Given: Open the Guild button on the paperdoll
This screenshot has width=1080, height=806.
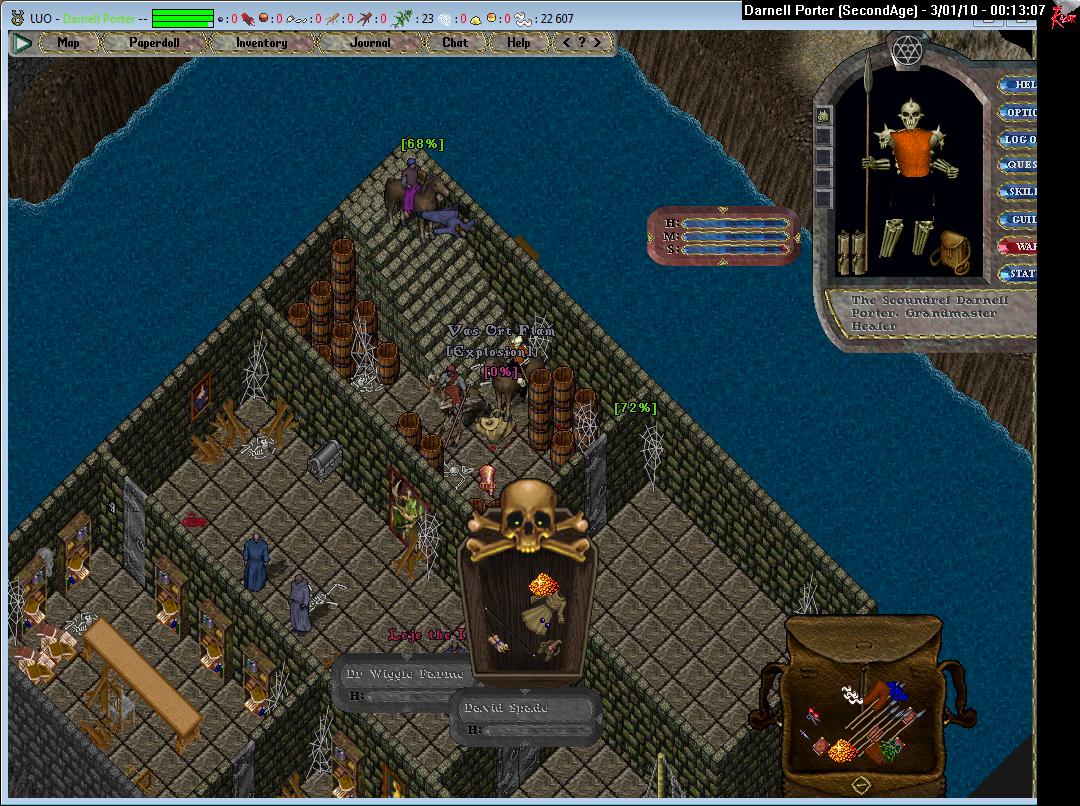Looking at the screenshot, I should coord(1018,219).
